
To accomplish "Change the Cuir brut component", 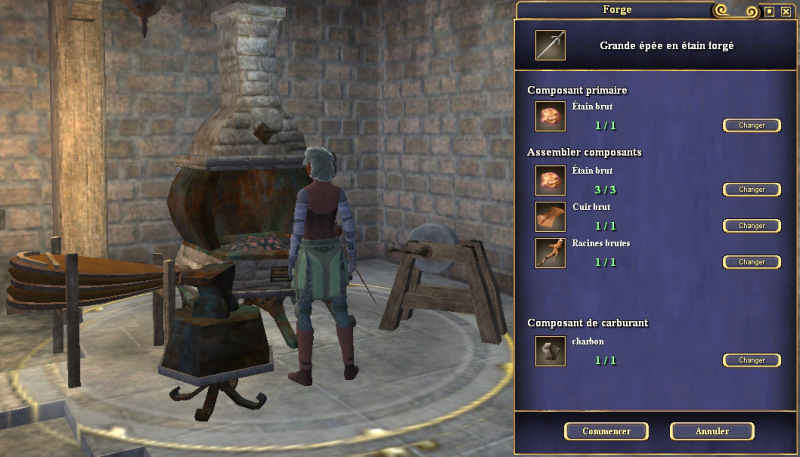I will pyautogui.click(x=751, y=225).
